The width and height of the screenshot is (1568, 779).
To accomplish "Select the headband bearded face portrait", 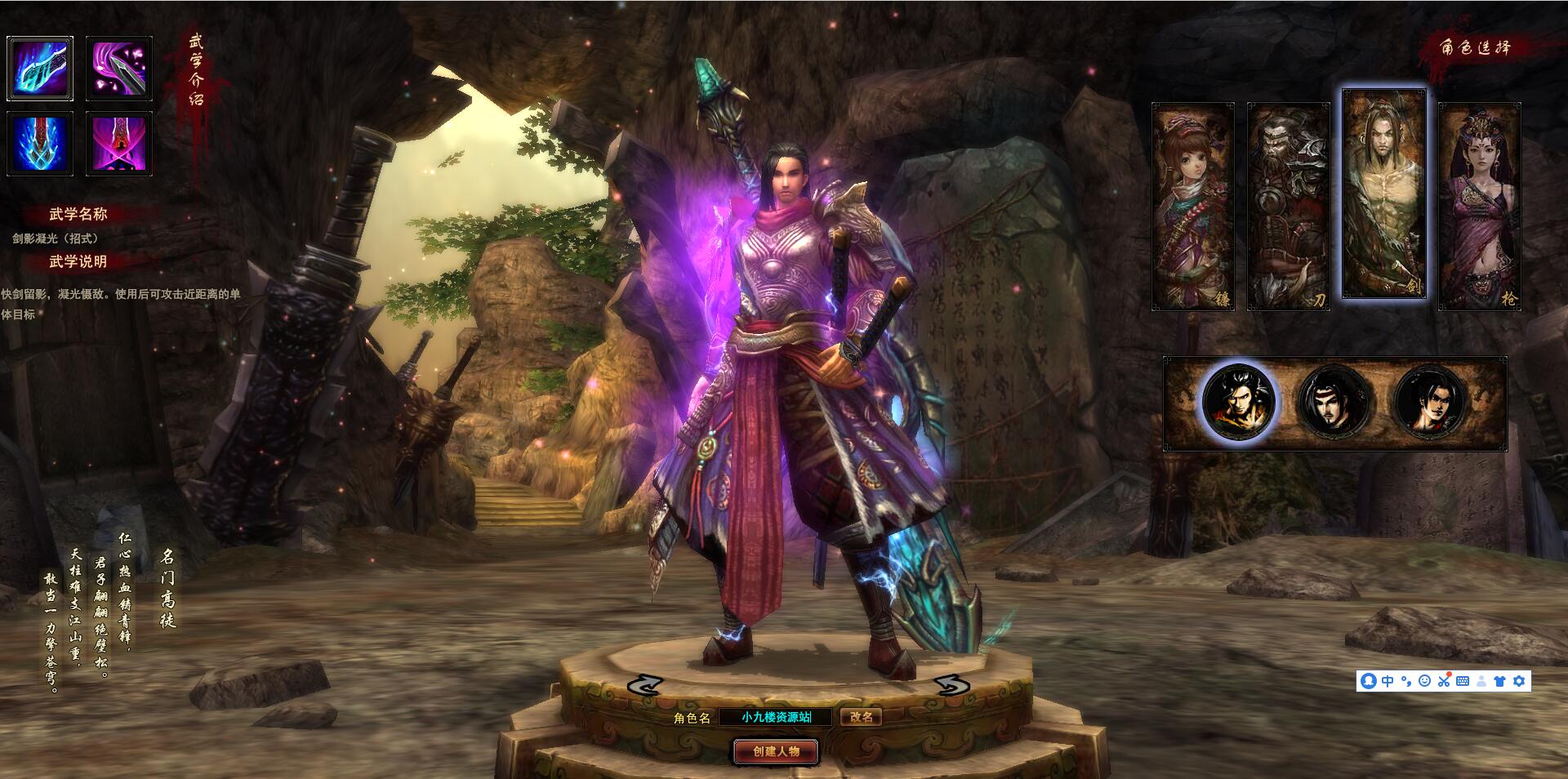I will coord(1334,402).
